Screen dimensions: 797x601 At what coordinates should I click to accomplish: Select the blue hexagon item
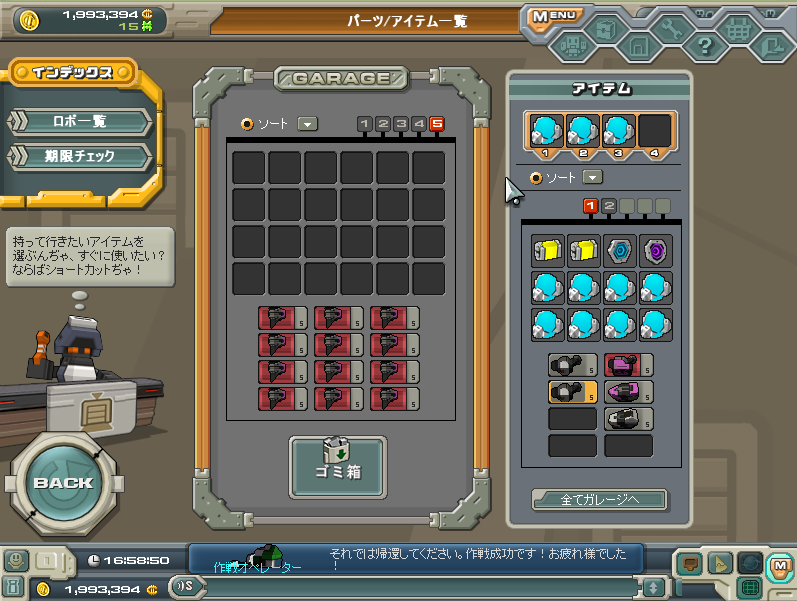(x=619, y=252)
